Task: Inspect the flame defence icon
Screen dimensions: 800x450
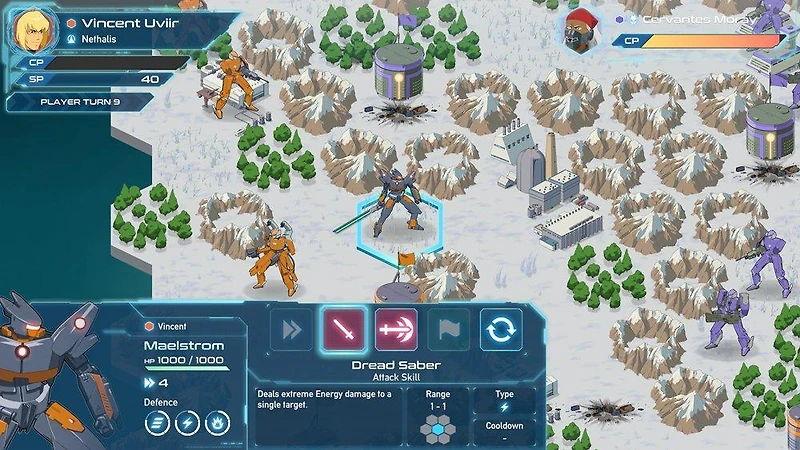Action: click(217, 425)
